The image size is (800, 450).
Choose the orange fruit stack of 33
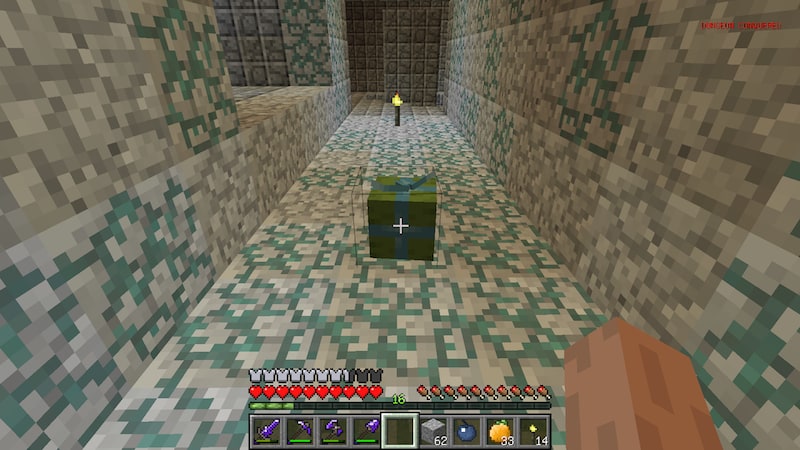coord(499,430)
